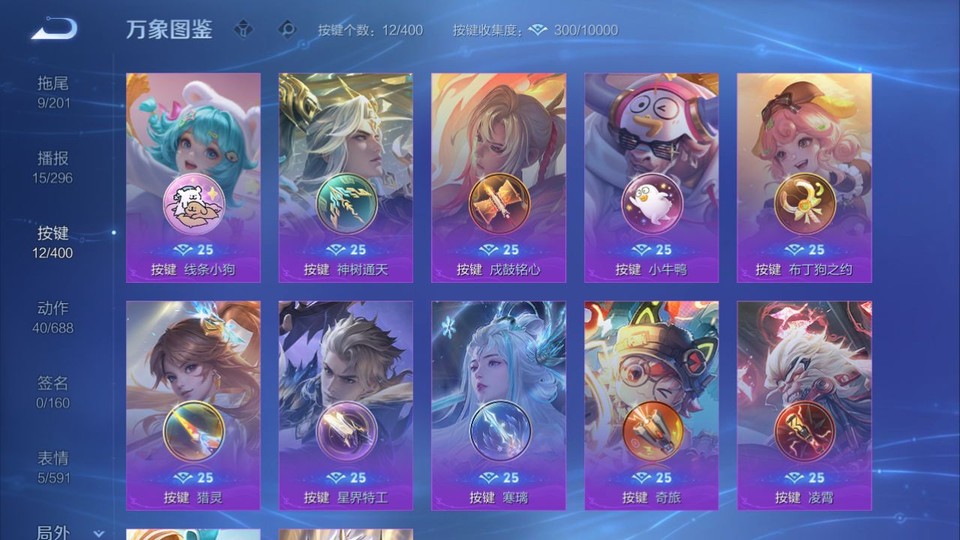Select the 寒璃 button skin card
Viewport: 960px width, 540px height.
coord(499,405)
